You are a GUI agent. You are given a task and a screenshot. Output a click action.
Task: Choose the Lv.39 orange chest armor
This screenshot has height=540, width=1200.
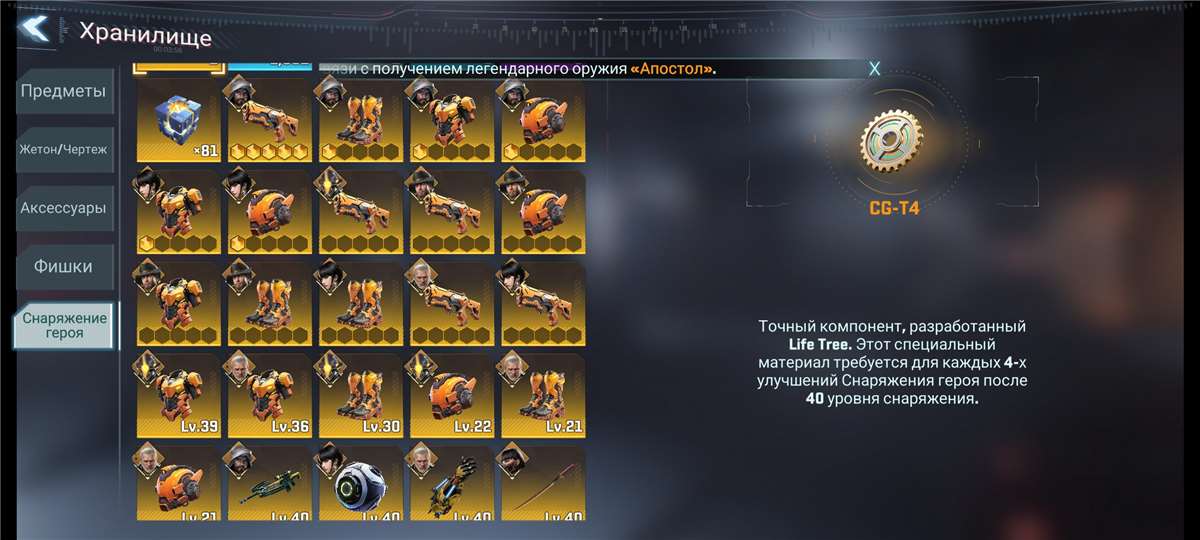point(178,395)
